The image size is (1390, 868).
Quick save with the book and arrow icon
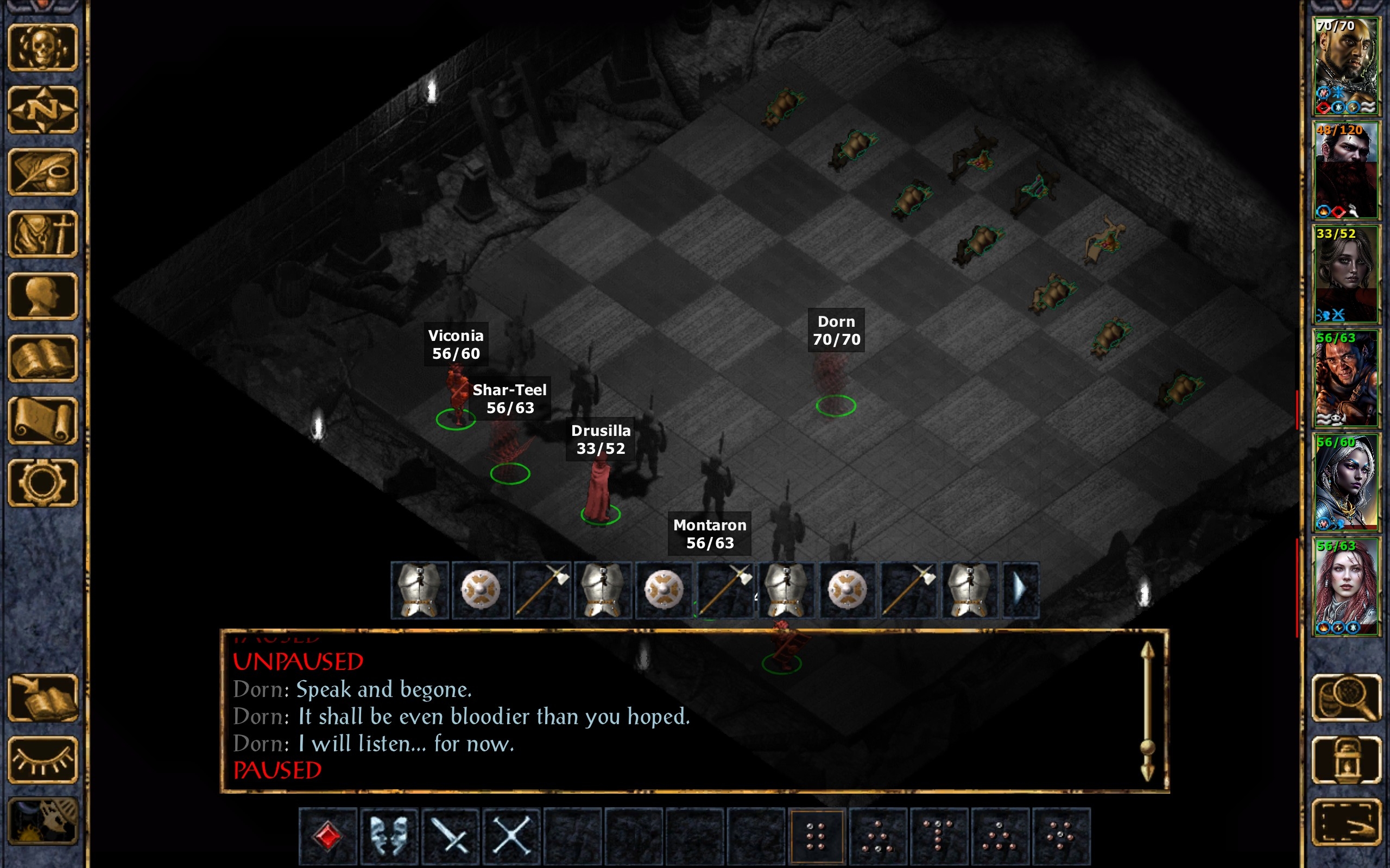(x=42, y=698)
